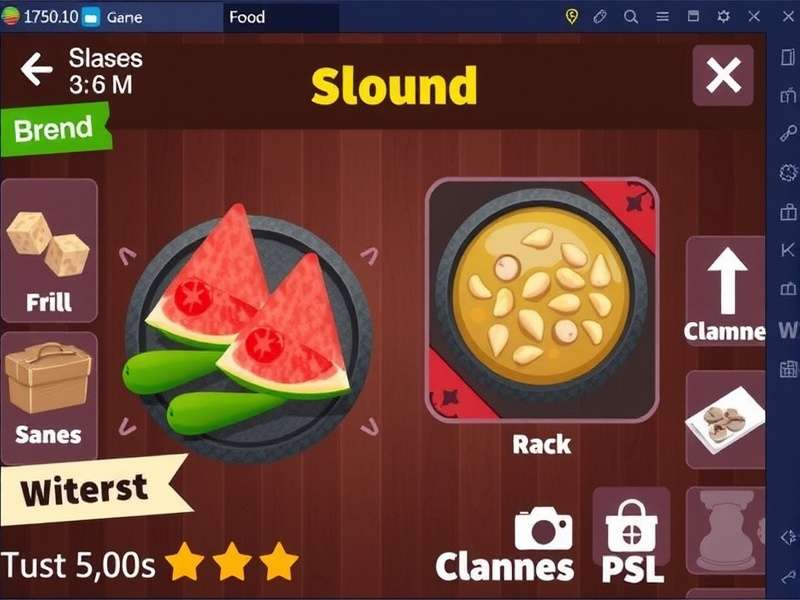This screenshot has height=600, width=800.
Task: Go back using the left arrow
Action: pos(37,70)
